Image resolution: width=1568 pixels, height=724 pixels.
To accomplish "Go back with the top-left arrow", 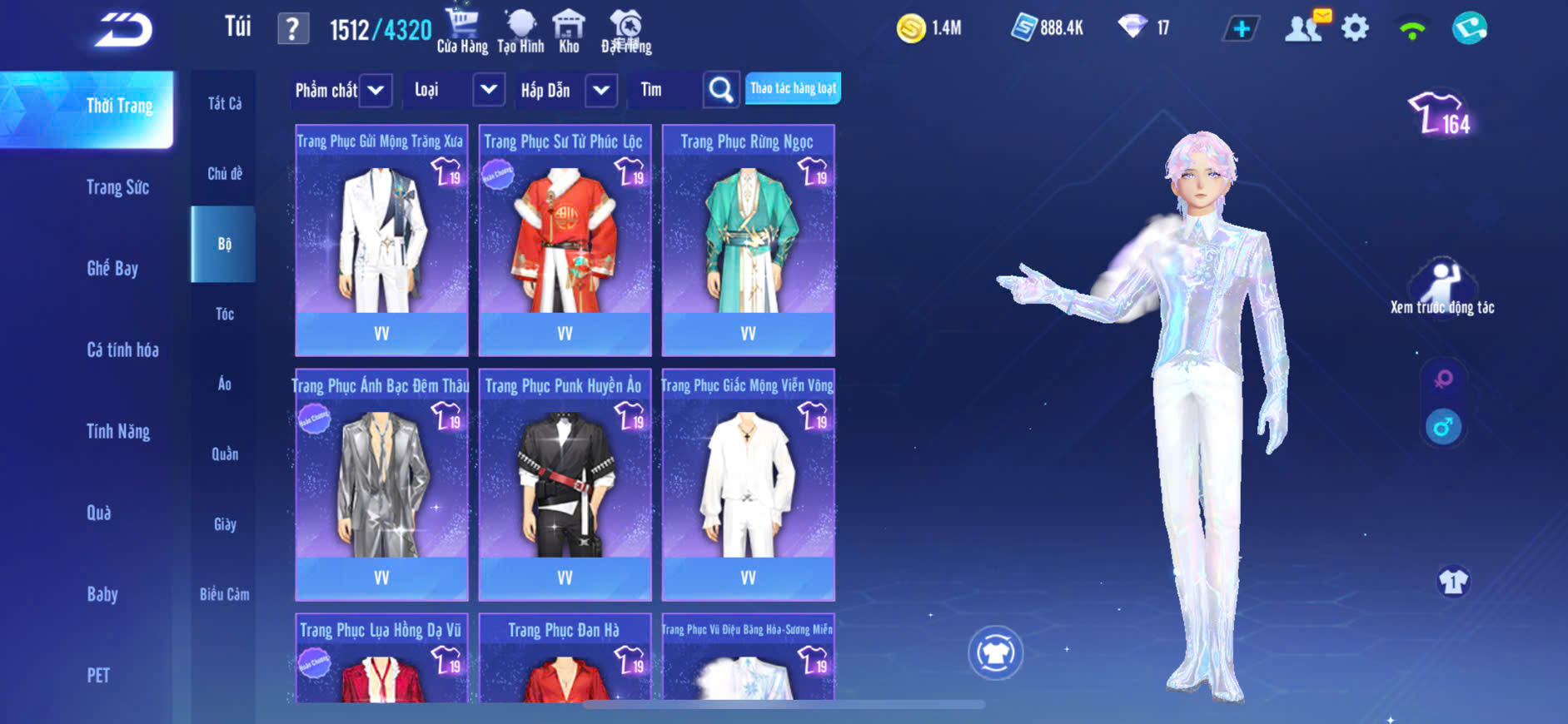I will pyautogui.click(x=124, y=30).
